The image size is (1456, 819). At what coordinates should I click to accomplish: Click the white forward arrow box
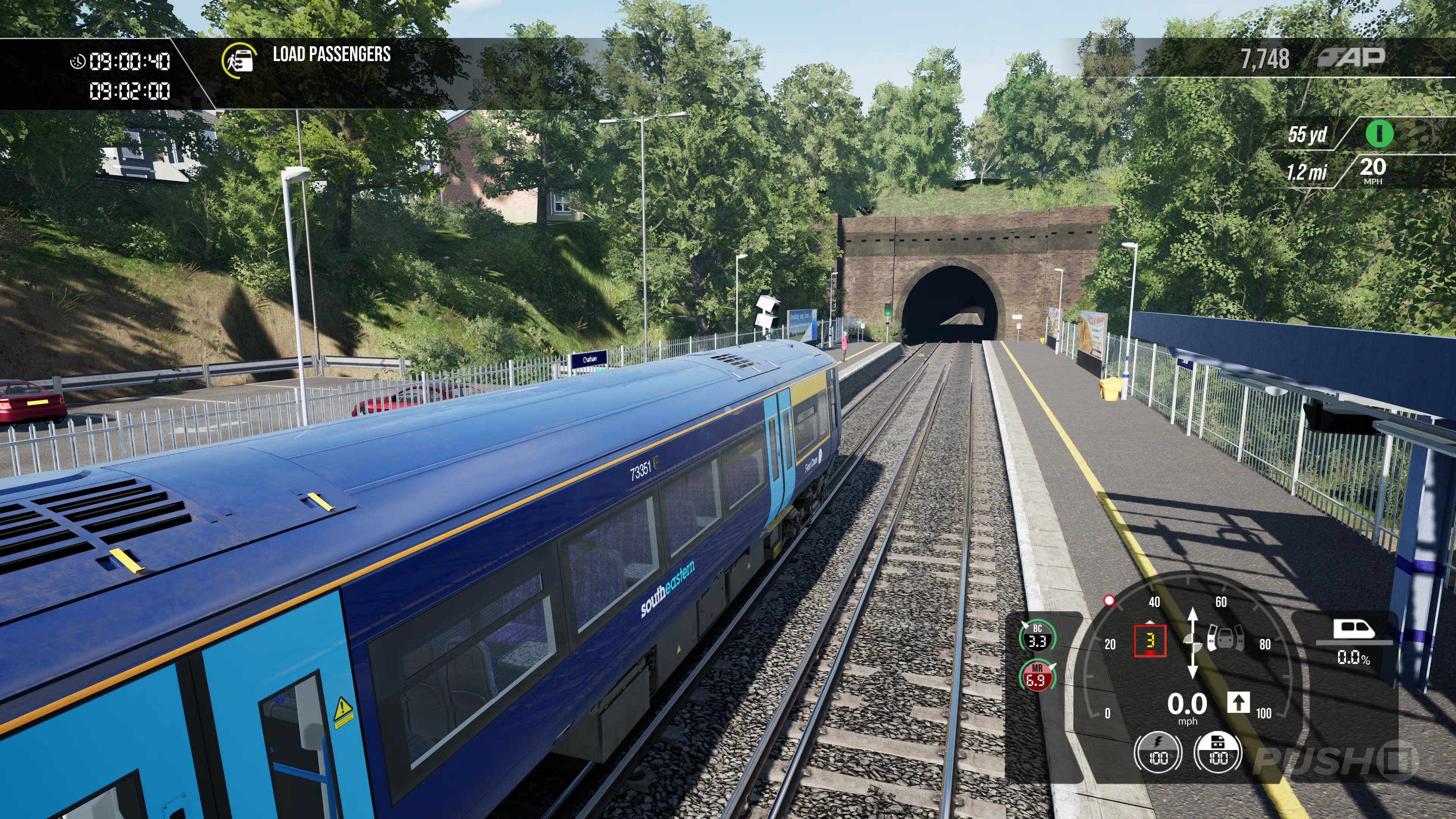1238,703
